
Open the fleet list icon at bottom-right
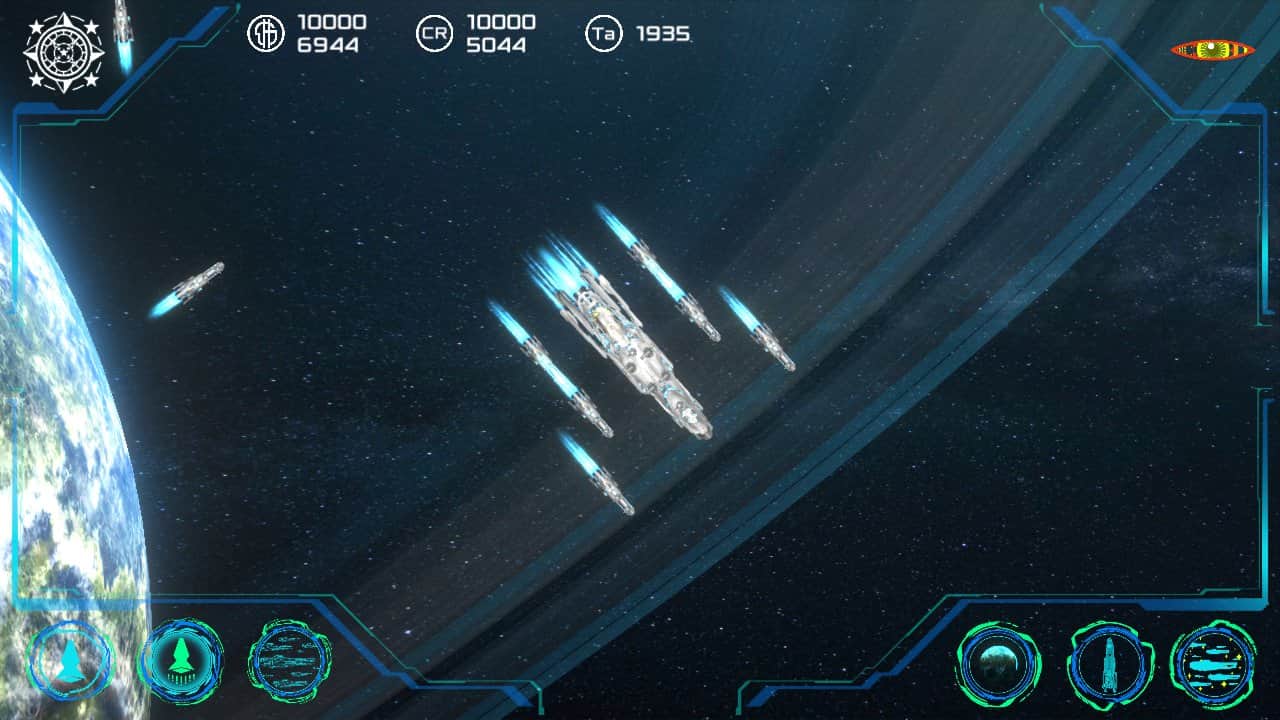pos(1213,662)
